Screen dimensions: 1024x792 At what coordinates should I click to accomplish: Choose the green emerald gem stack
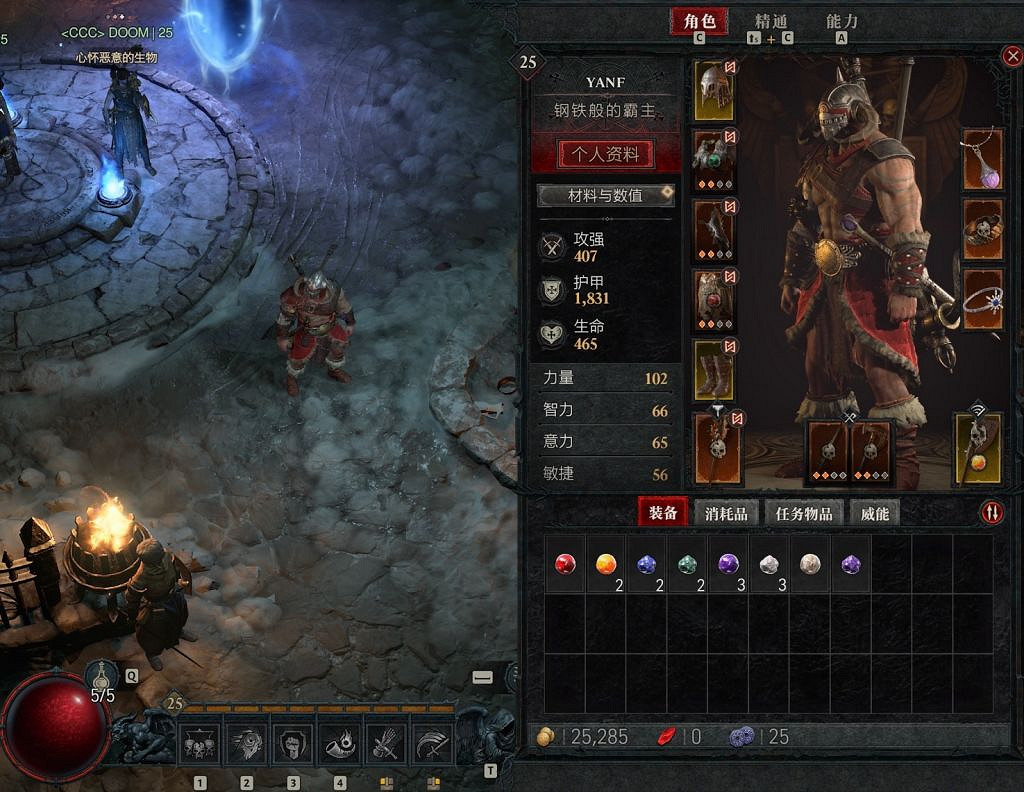click(x=687, y=564)
